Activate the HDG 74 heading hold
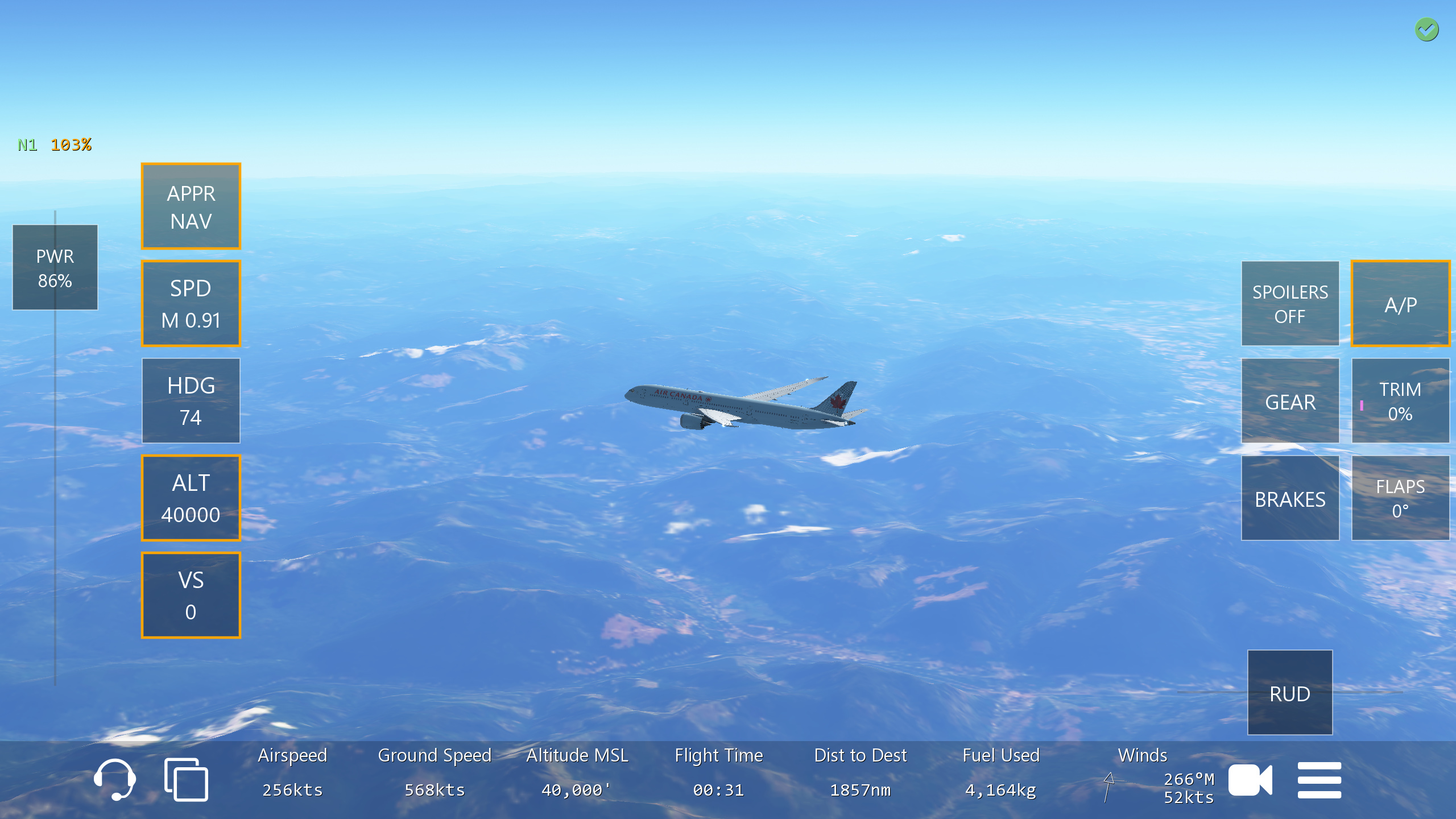The height and width of the screenshot is (819, 1456). [x=191, y=401]
